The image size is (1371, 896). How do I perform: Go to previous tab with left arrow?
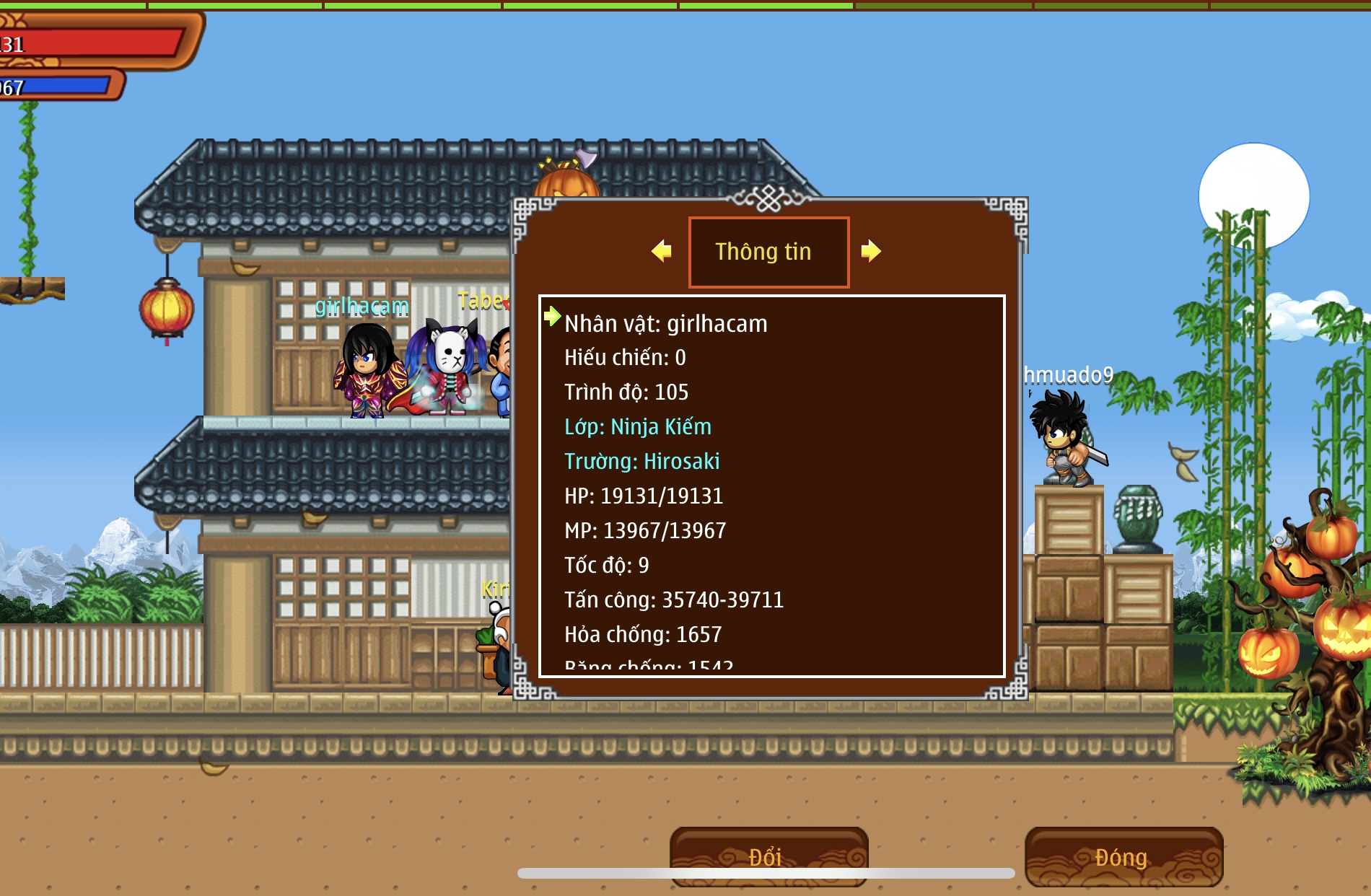pyautogui.click(x=661, y=251)
